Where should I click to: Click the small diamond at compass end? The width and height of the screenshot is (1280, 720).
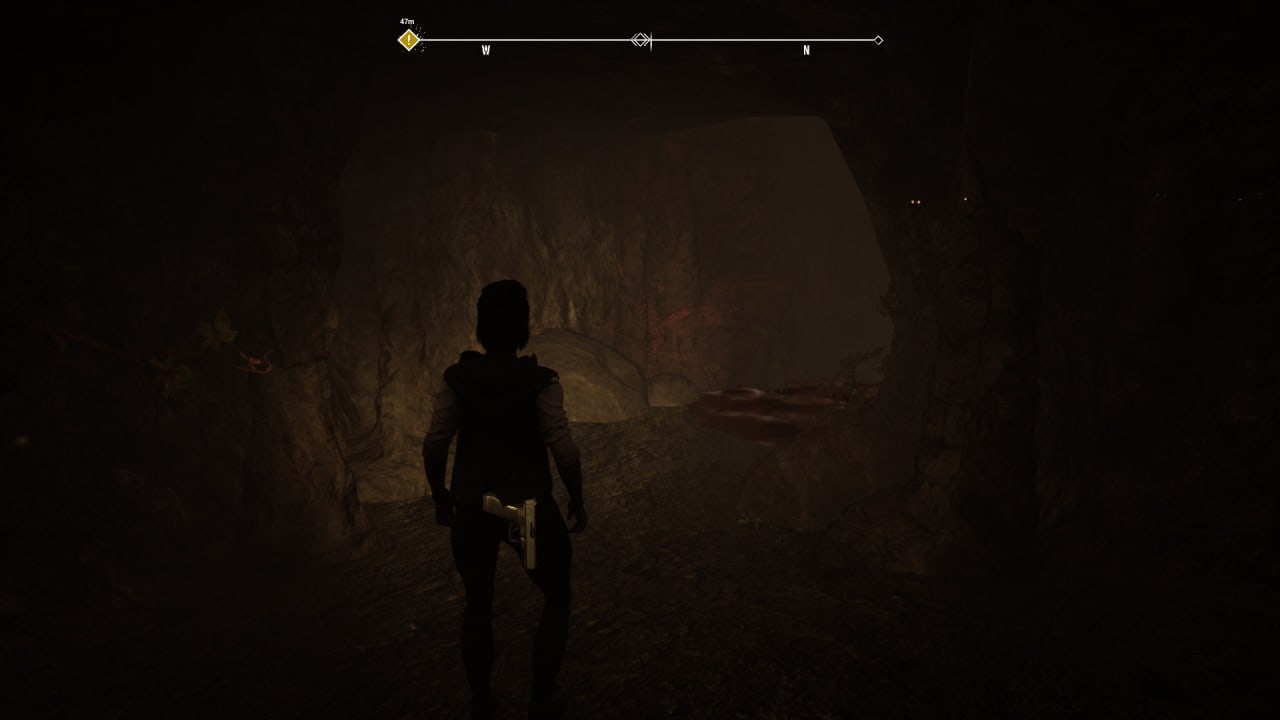pos(878,40)
